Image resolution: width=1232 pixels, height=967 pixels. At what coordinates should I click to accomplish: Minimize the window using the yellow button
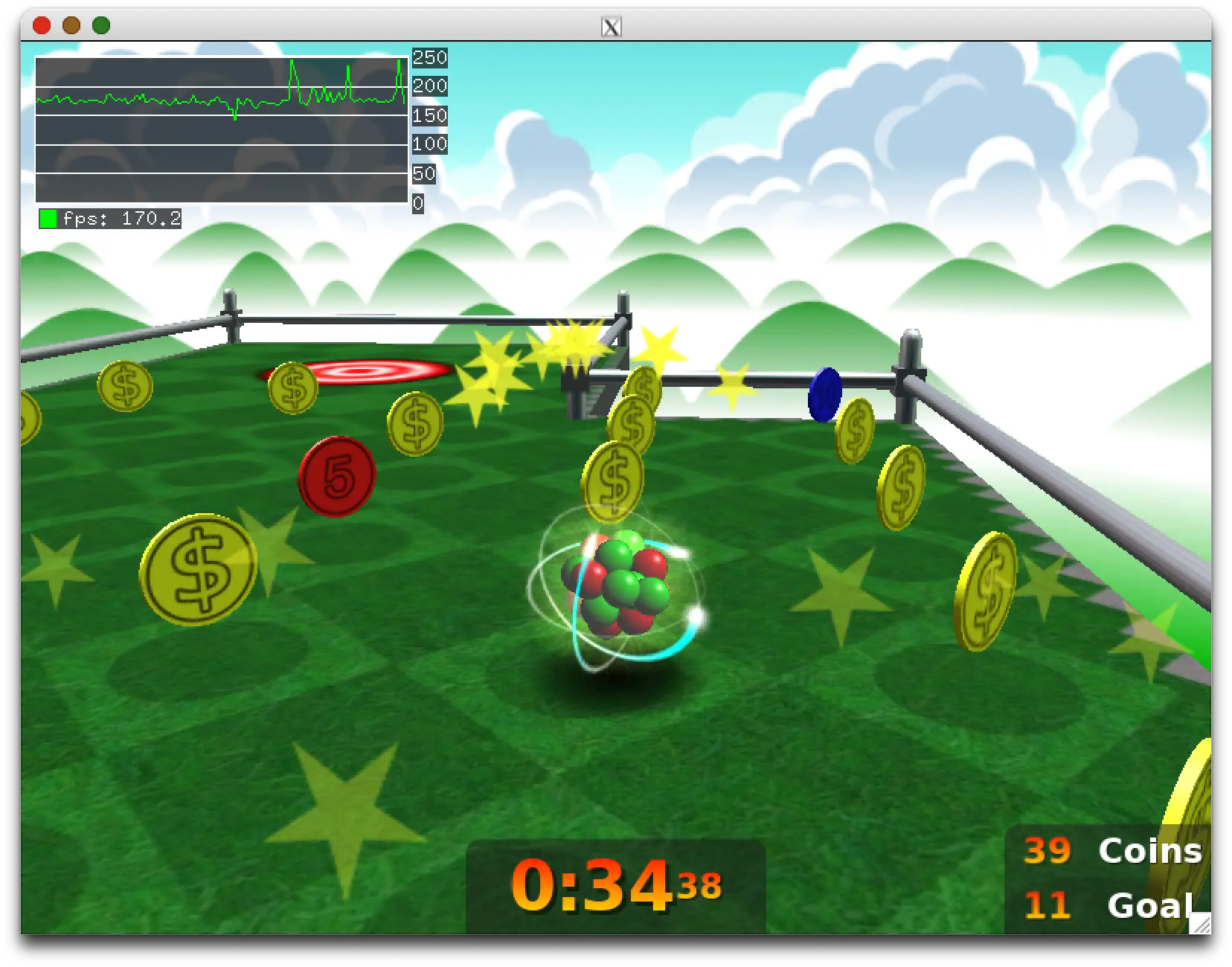[71, 26]
